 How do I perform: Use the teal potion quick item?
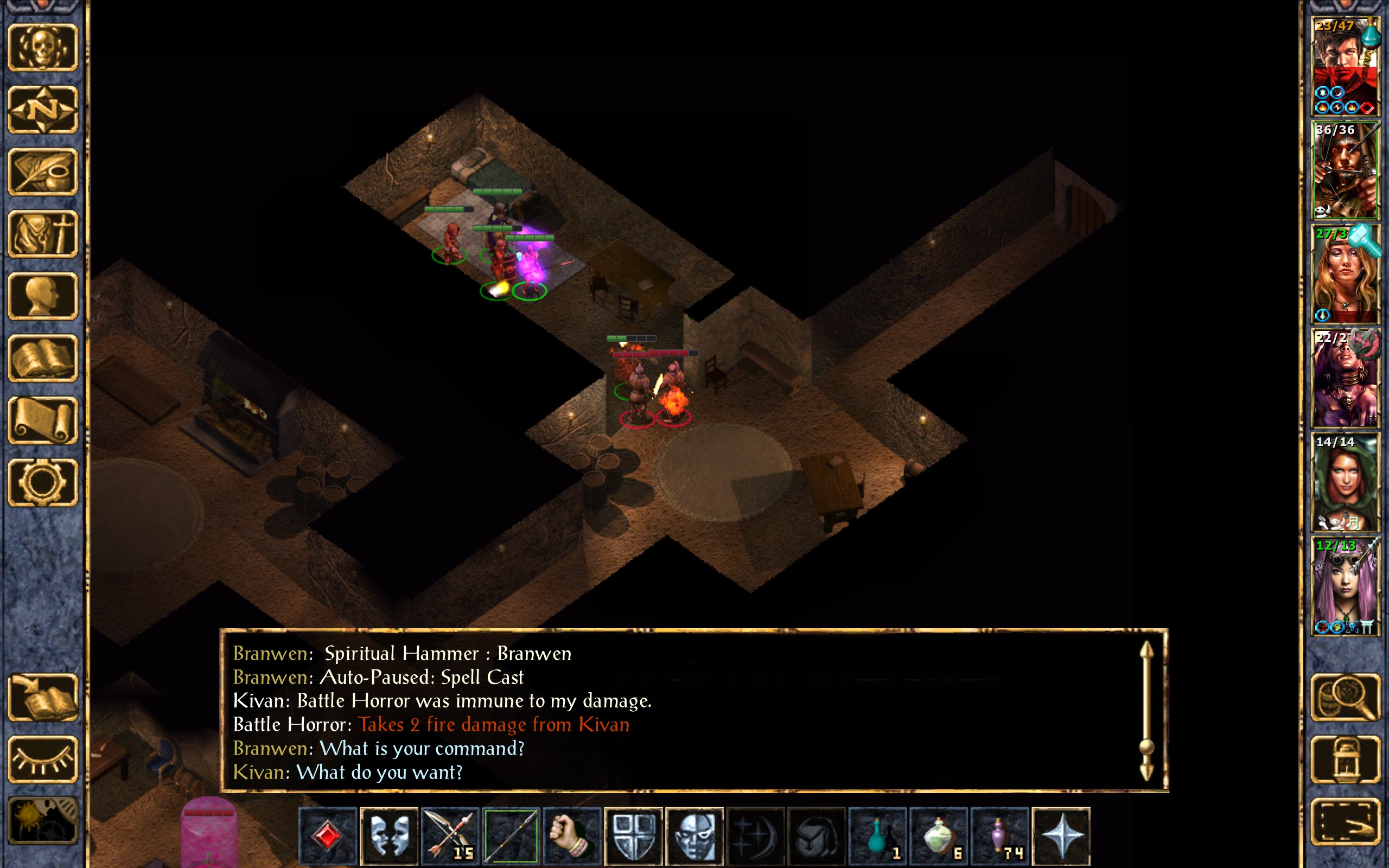coord(877,836)
